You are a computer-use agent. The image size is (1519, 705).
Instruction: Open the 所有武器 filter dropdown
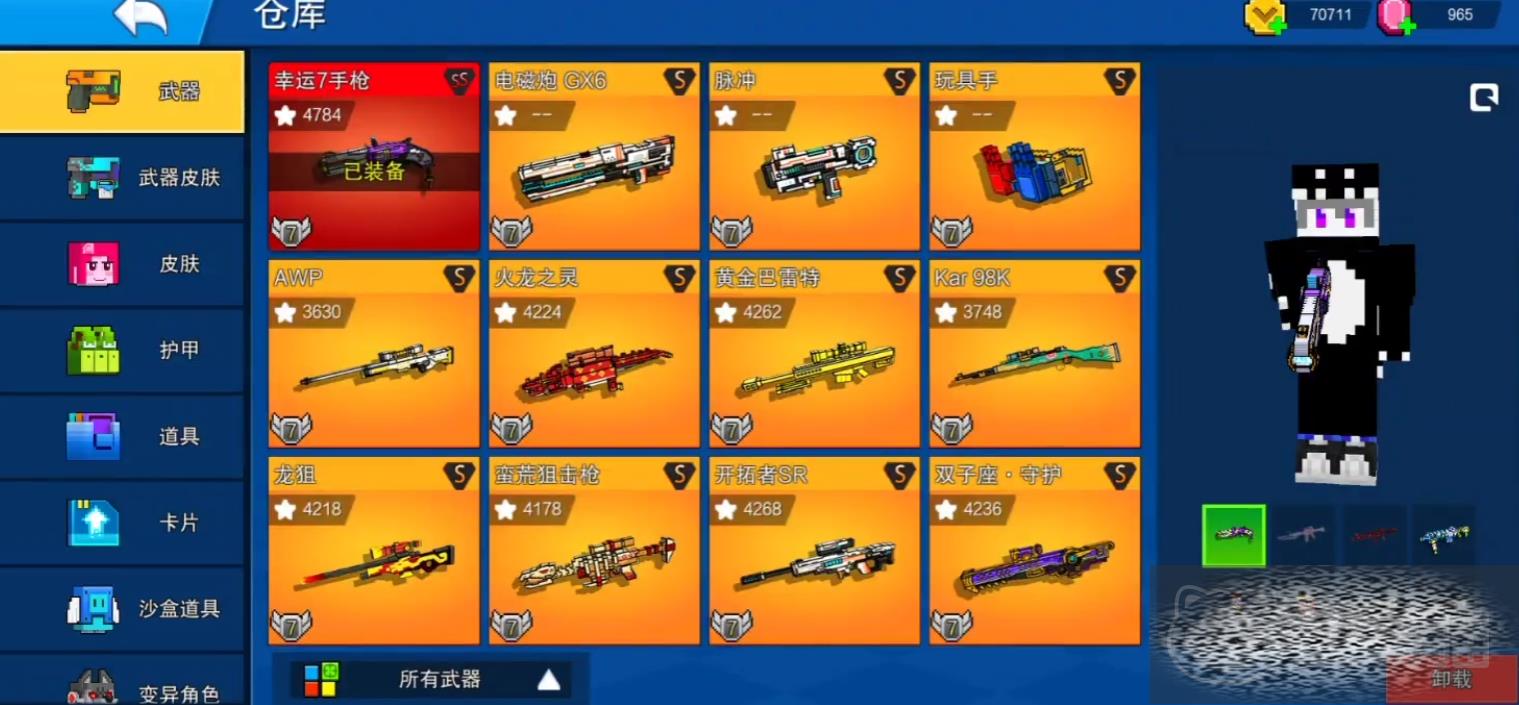tap(431, 680)
